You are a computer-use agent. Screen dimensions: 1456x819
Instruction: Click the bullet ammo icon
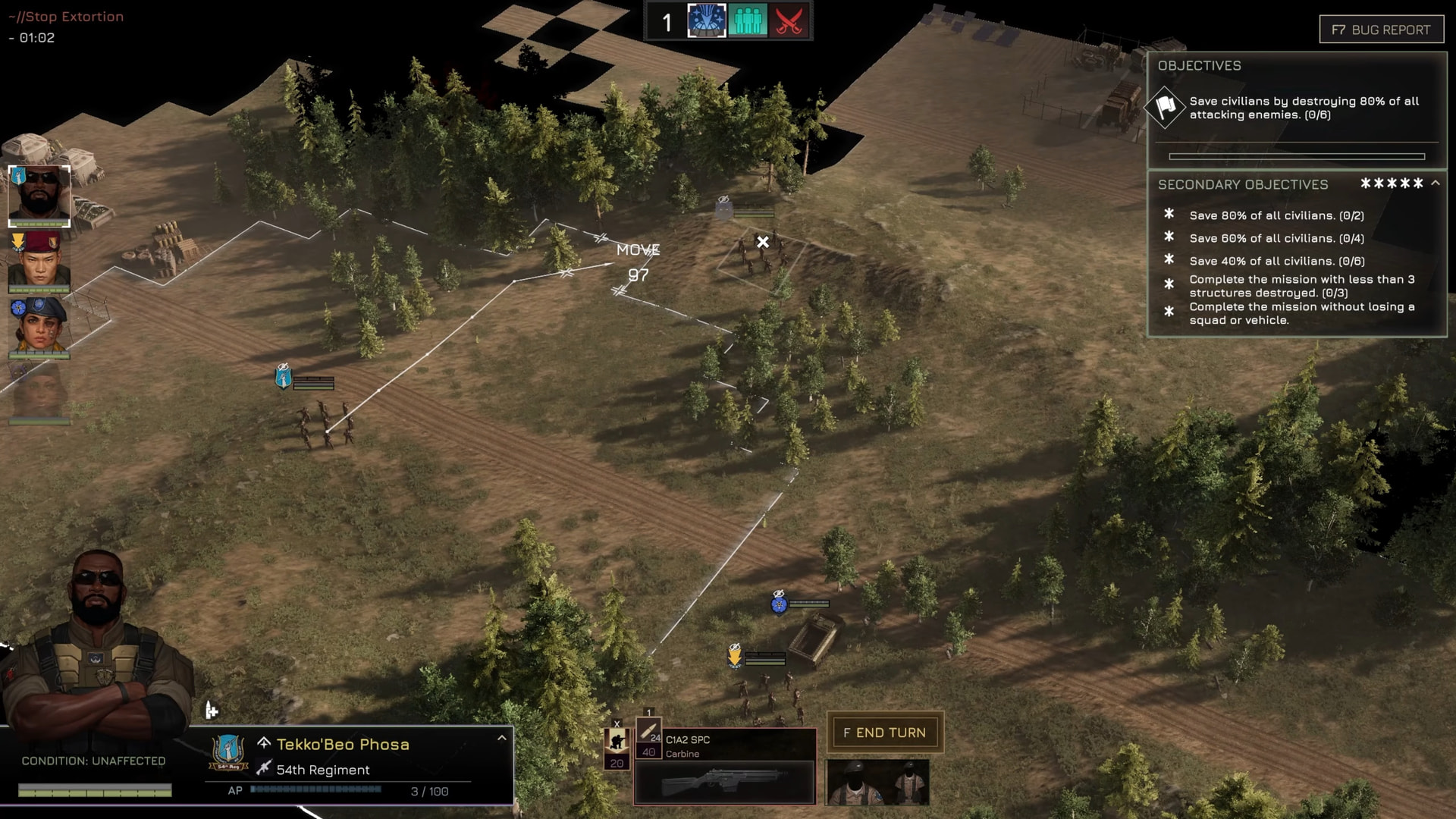(648, 733)
